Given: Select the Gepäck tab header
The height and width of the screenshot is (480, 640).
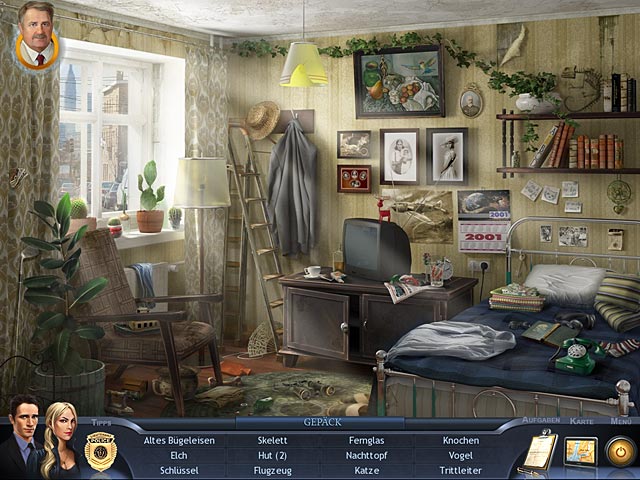Looking at the screenshot, I should (x=294, y=423).
